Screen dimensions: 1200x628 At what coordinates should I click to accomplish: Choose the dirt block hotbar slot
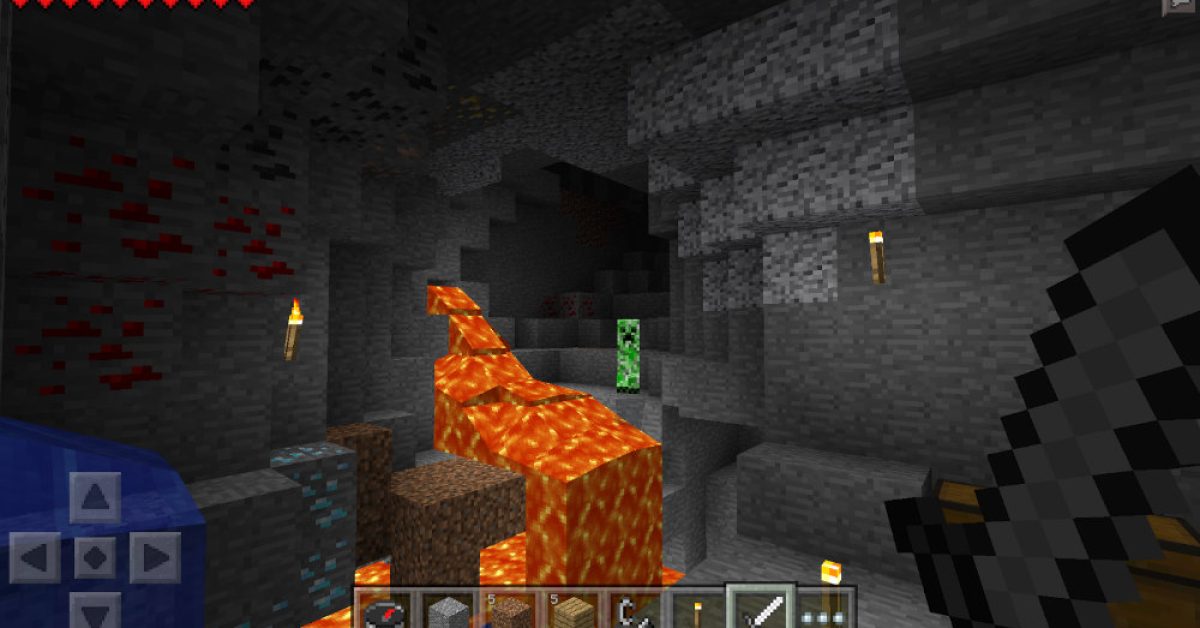click(512, 611)
